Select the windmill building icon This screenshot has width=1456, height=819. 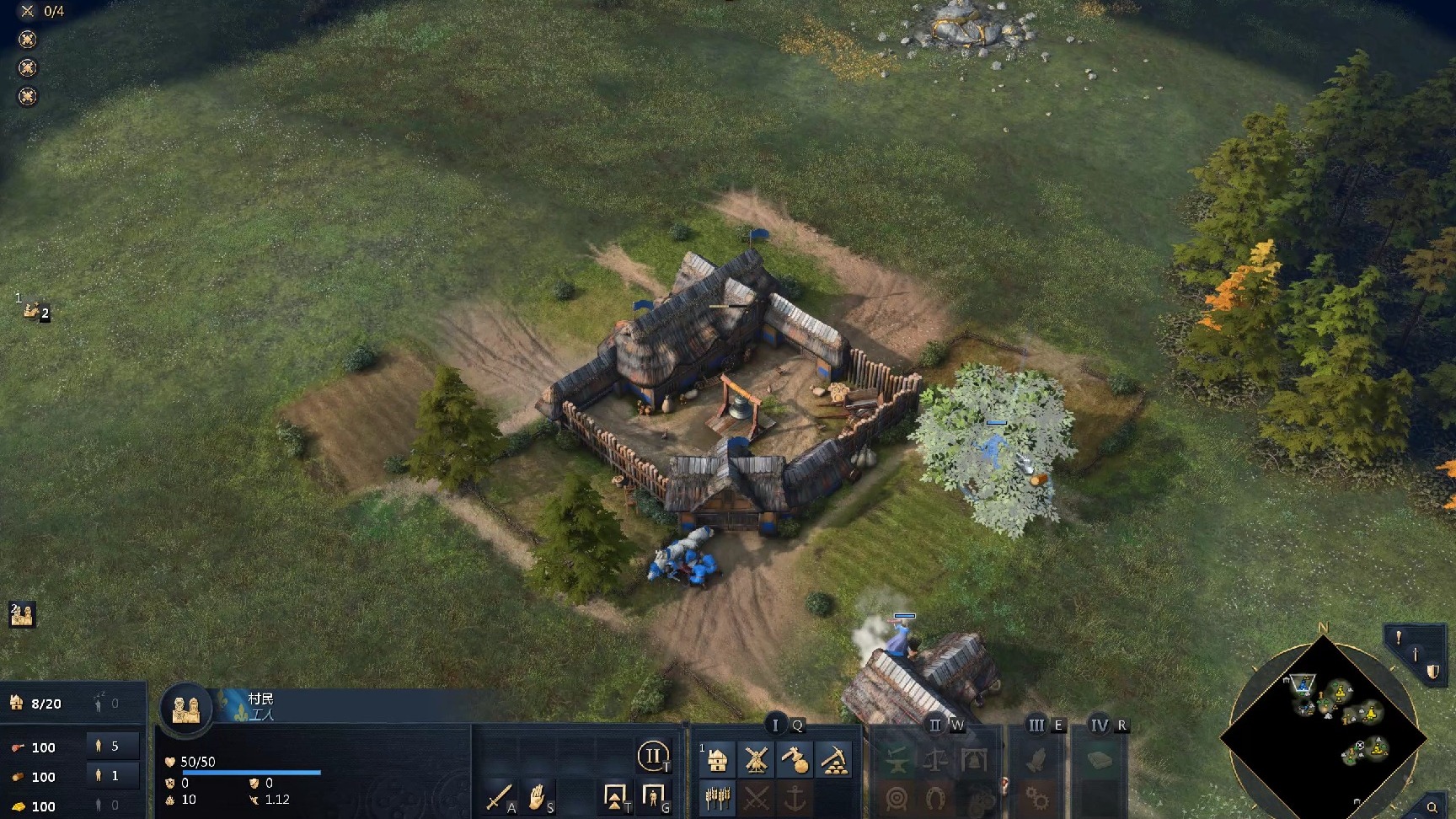pyautogui.click(x=756, y=760)
